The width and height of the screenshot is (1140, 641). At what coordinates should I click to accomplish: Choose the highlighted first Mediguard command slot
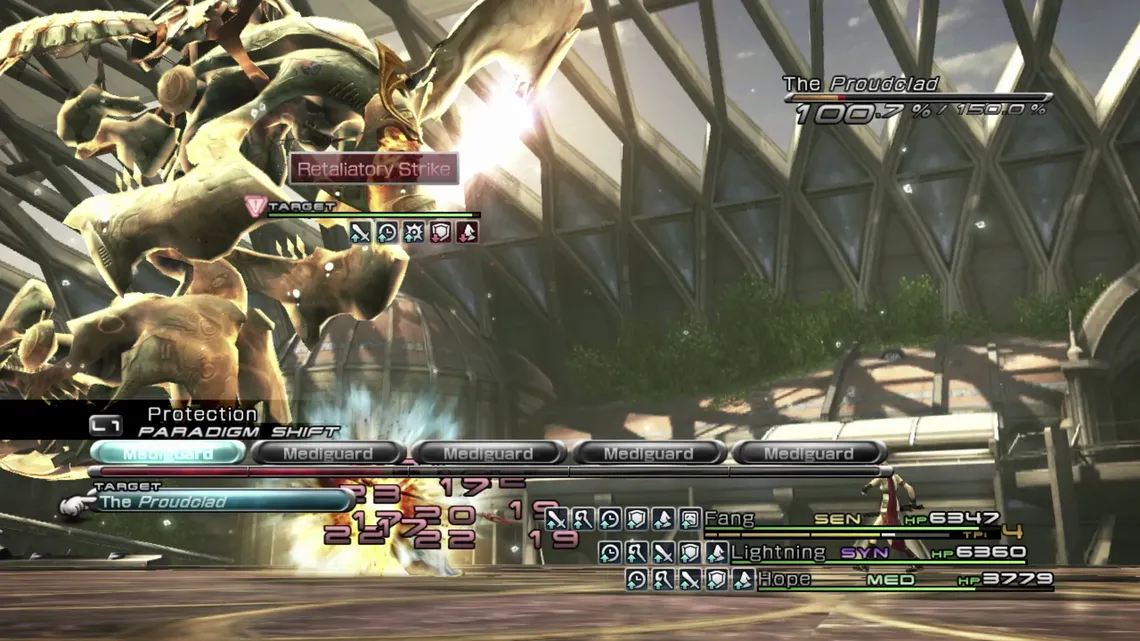coord(167,453)
